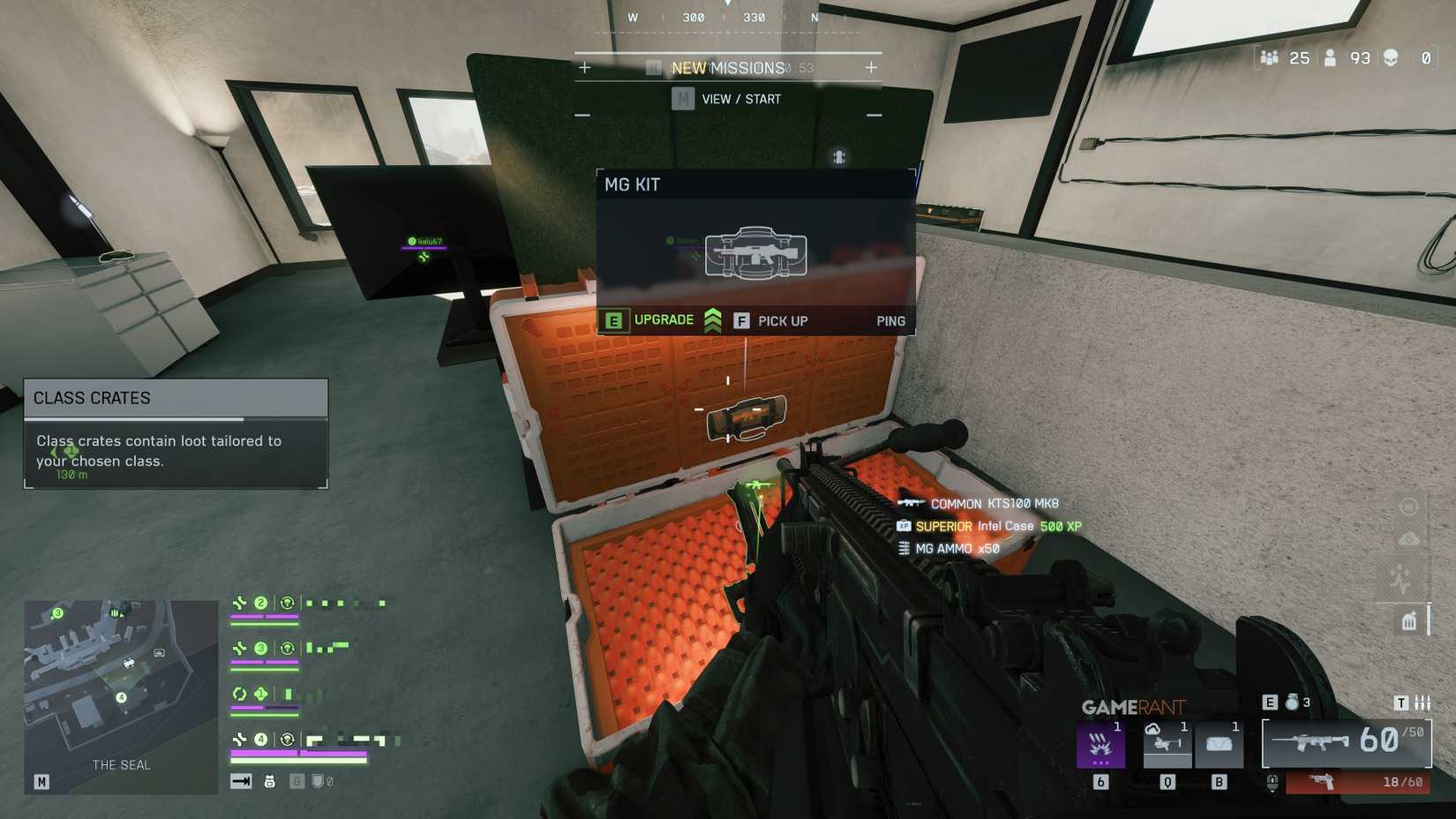Open the NEW MISSIONS tab
The height and width of the screenshot is (819, 1456).
729,66
